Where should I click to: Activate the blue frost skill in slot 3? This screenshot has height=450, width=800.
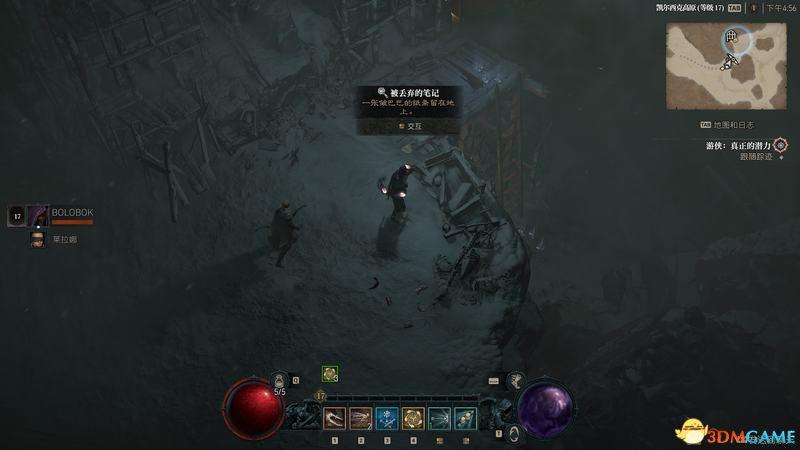[x=386, y=418]
